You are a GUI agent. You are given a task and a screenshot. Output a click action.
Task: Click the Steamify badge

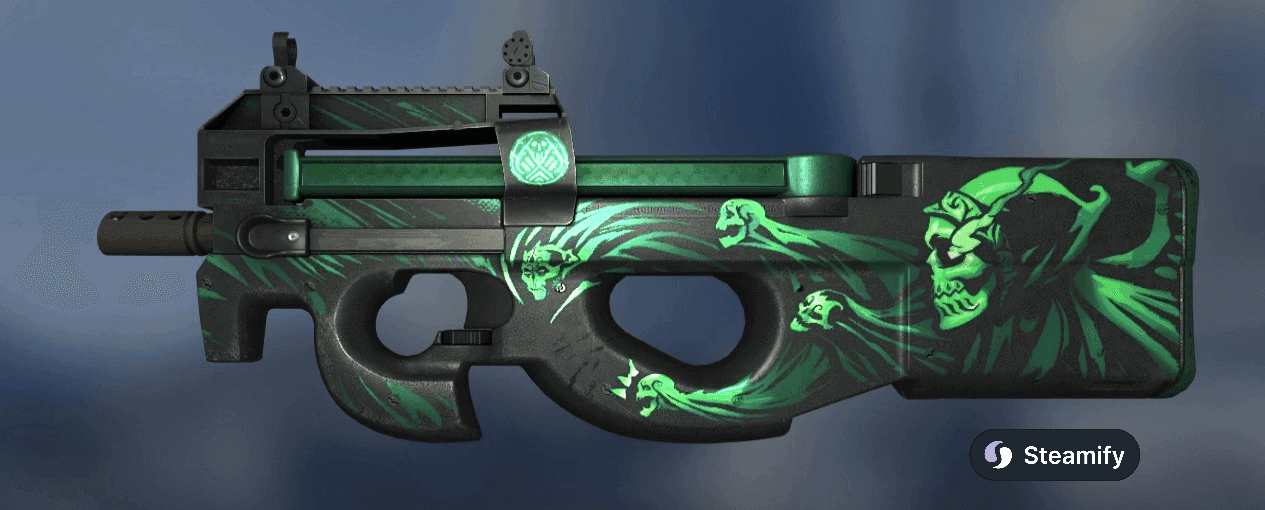[1054, 456]
